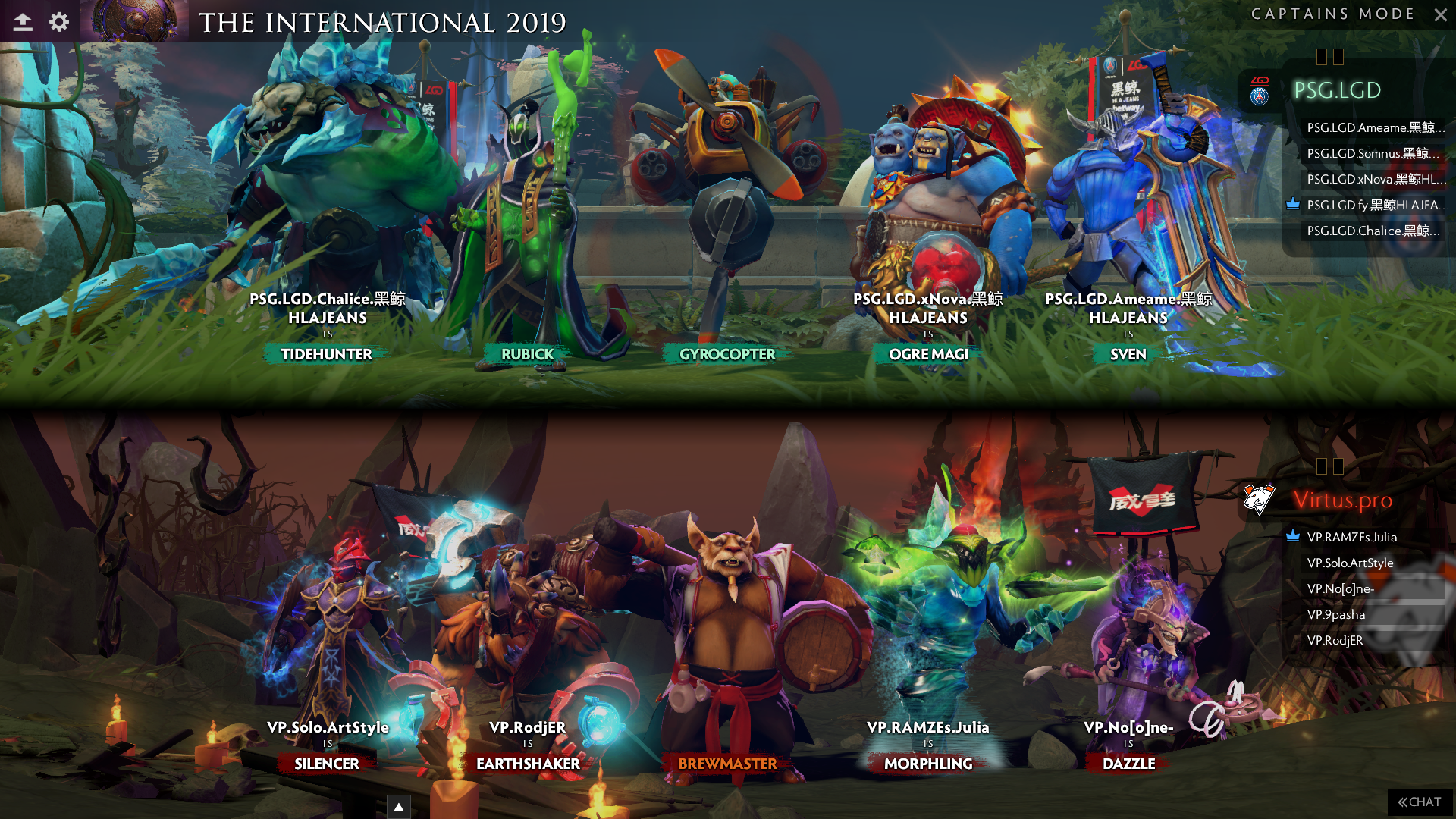Expand the bottom arrow panel
1456x819 pixels.
[x=399, y=807]
